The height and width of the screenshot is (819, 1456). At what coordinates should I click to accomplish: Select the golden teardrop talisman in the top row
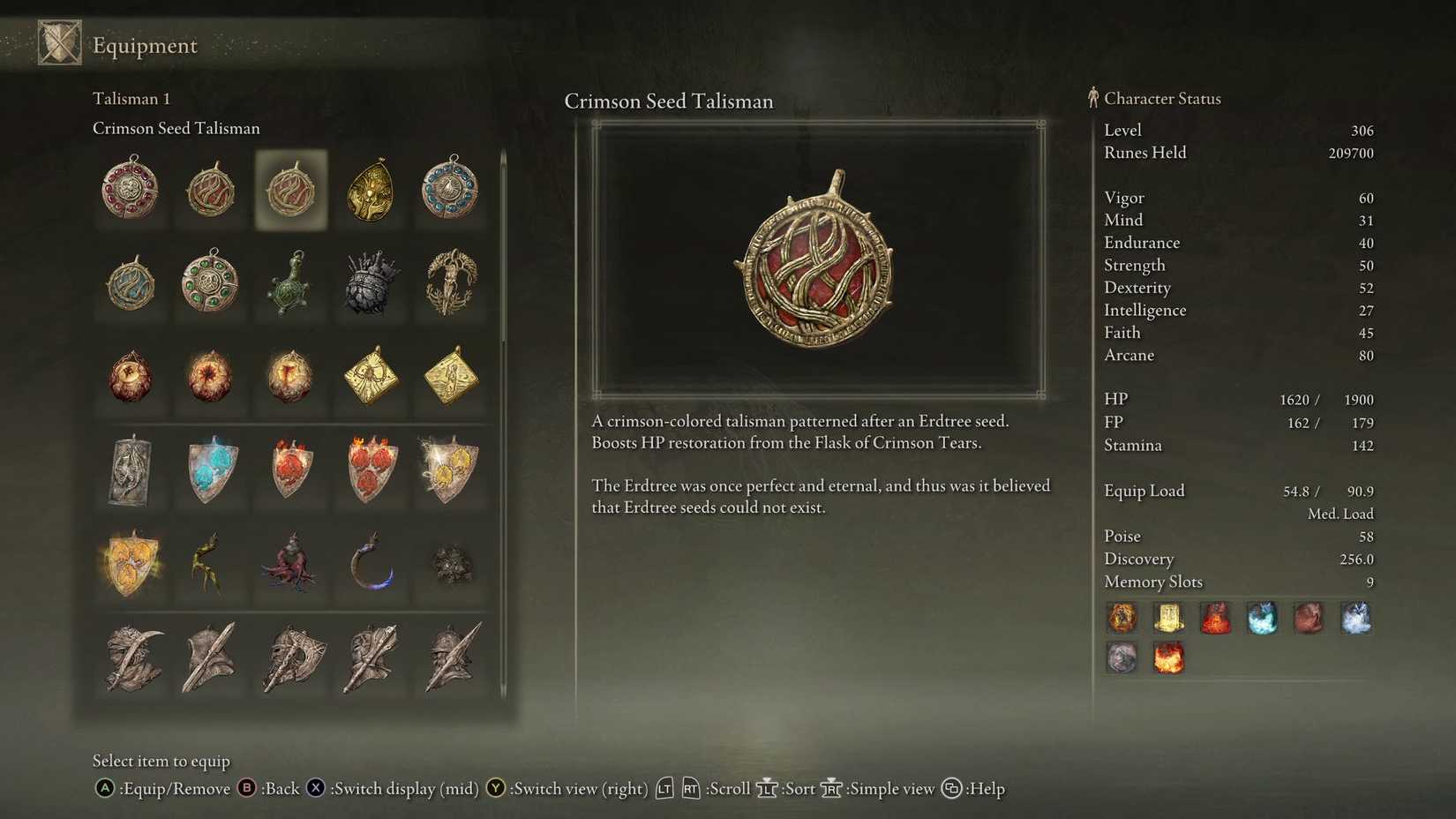(x=371, y=190)
